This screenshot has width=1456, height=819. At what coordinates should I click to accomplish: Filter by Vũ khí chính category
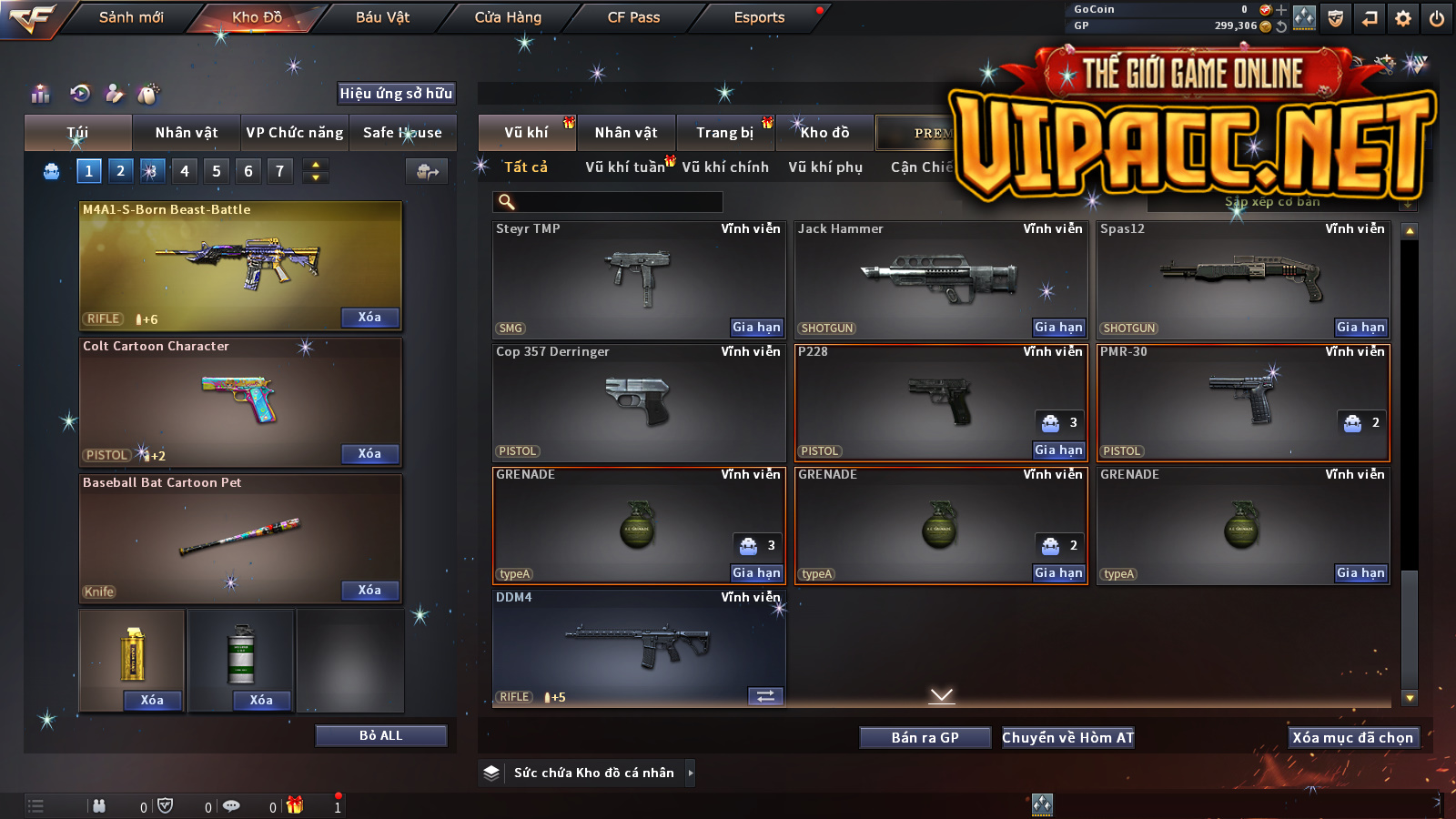click(725, 167)
